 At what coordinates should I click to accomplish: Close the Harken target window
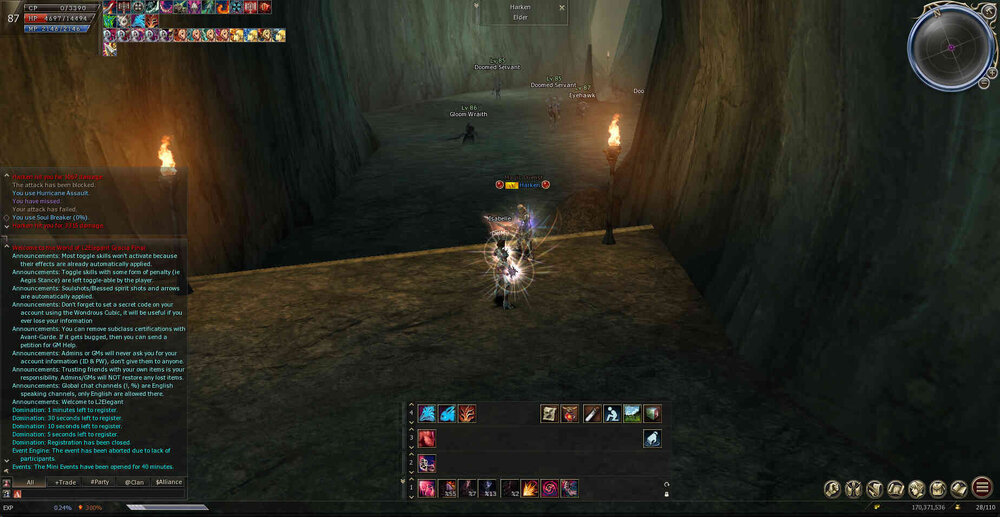[x=562, y=7]
